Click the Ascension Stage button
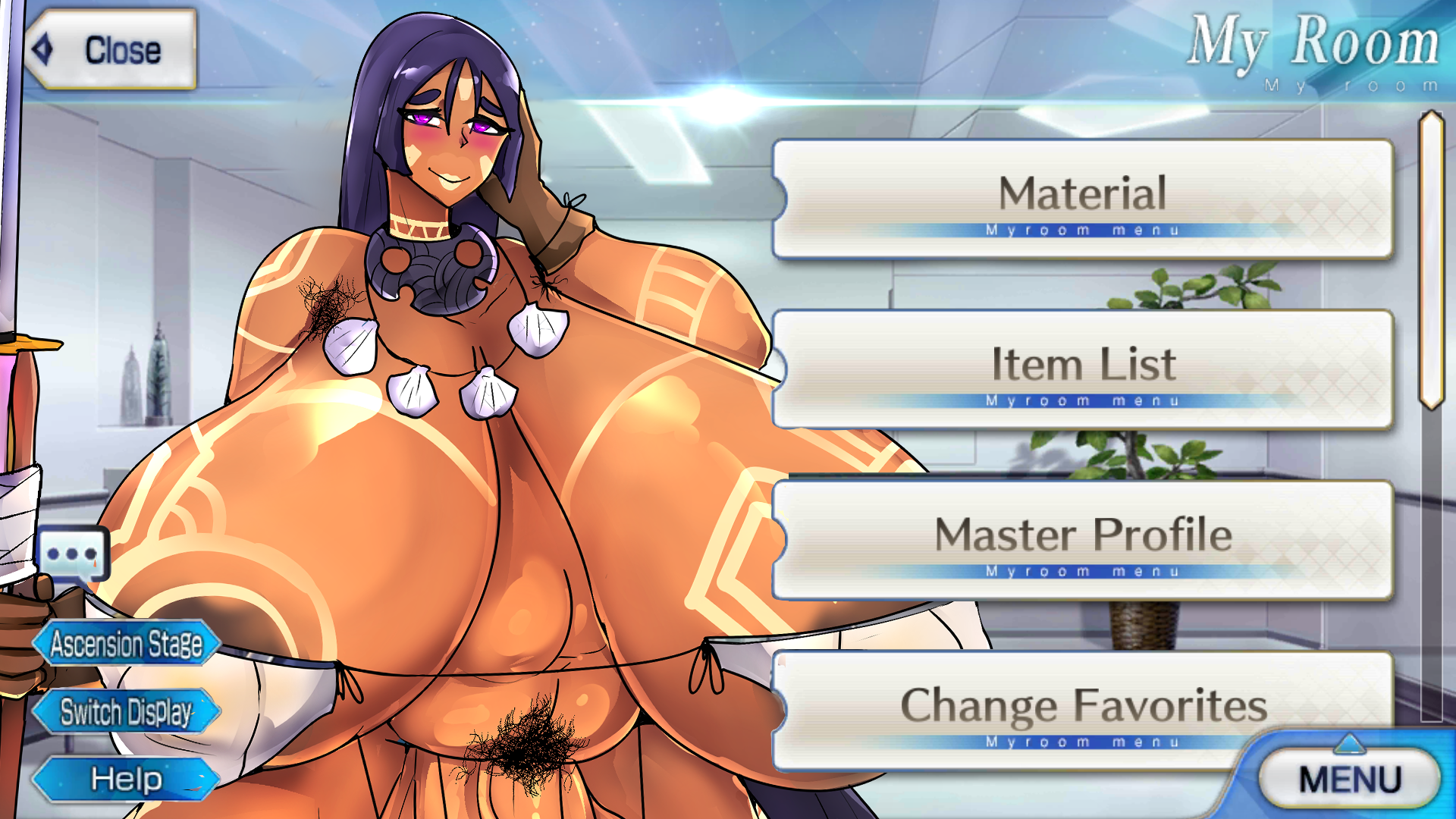This screenshot has height=819, width=1456. 127,644
